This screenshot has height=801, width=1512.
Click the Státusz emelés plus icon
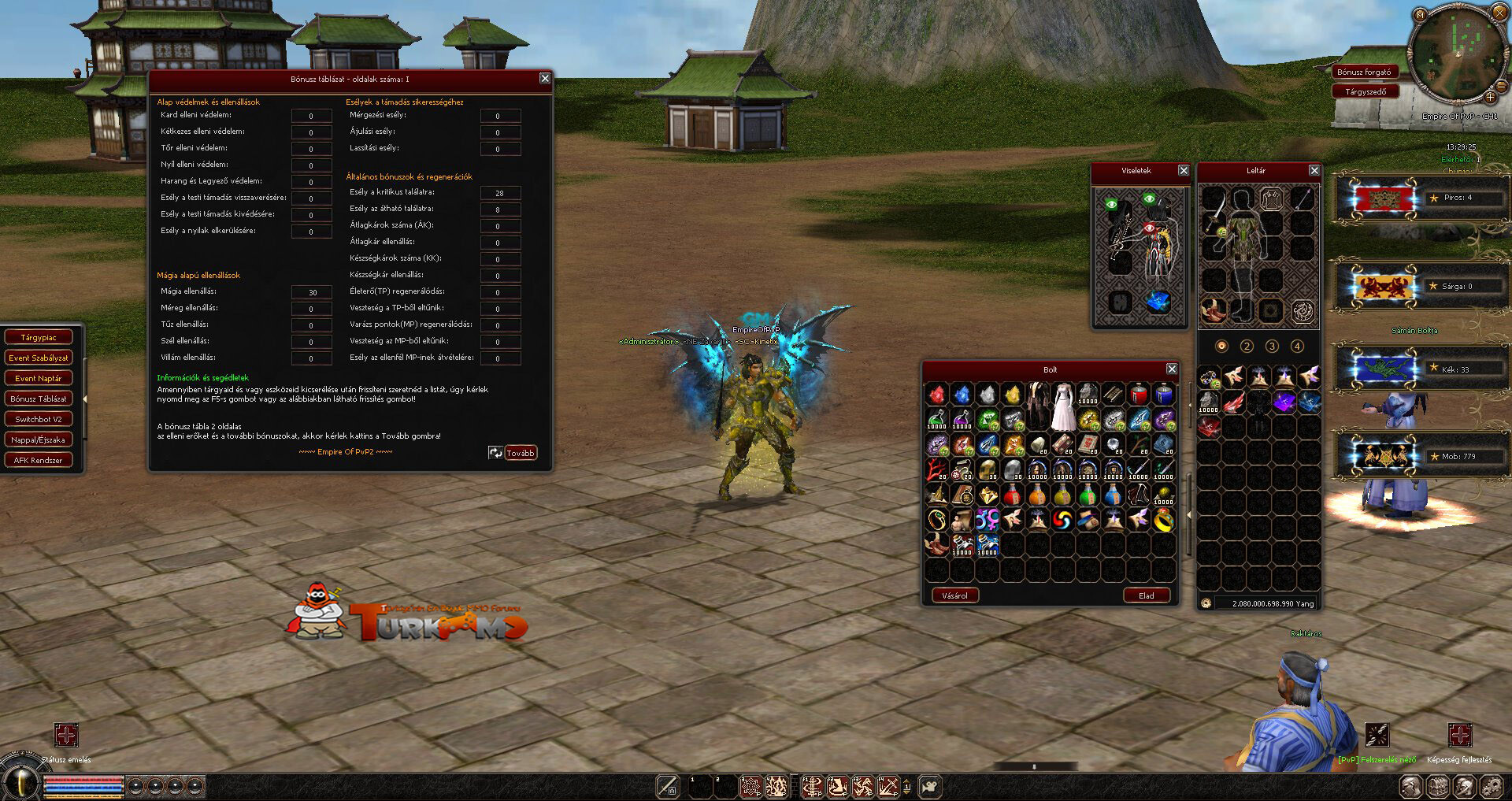point(66,735)
